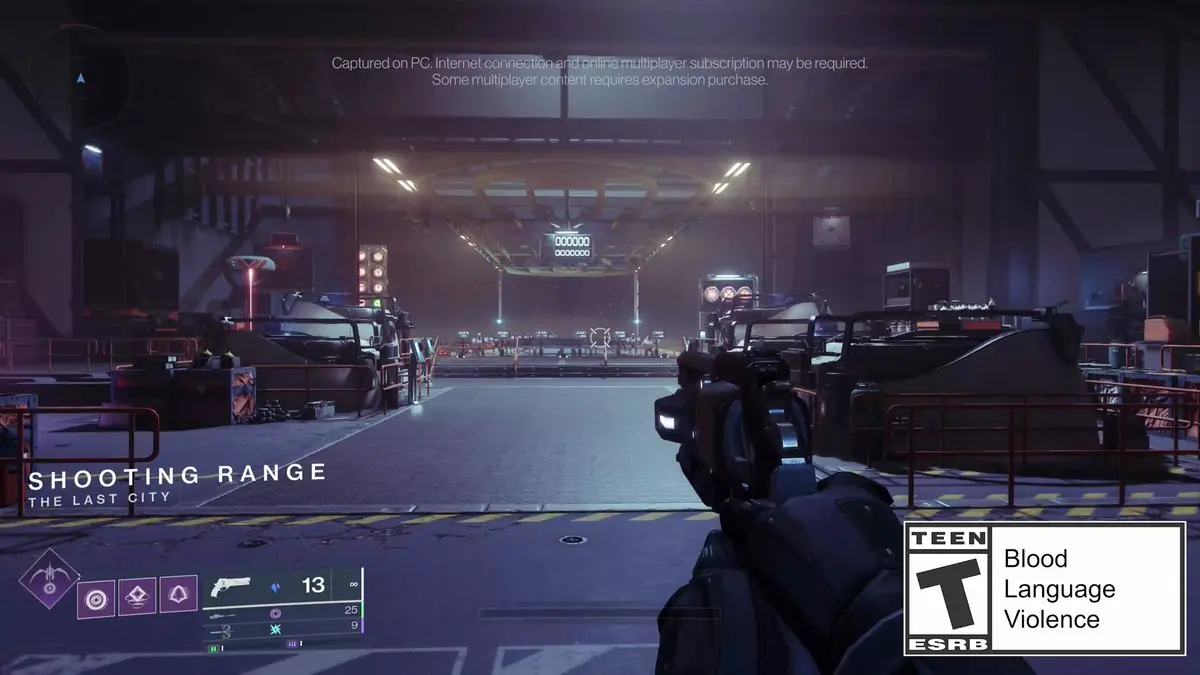Activate the grenade ability icon with concentric circles
This screenshot has height=675, width=1200.
(96, 597)
